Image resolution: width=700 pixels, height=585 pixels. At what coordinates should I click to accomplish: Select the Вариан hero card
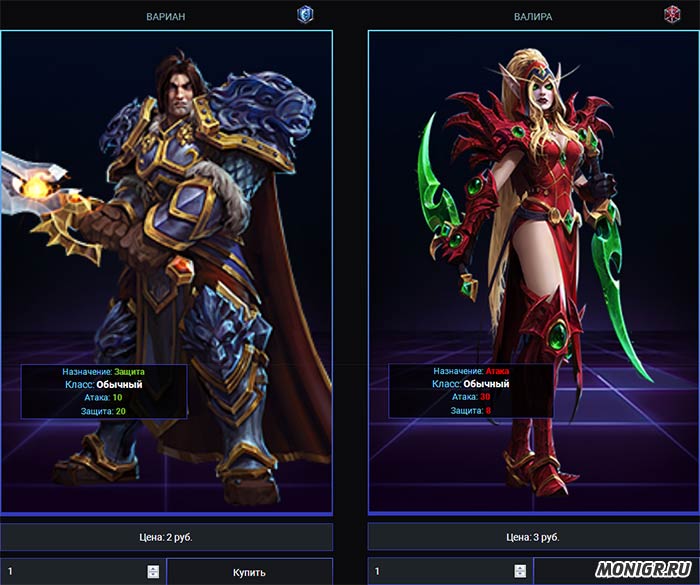pyautogui.click(x=166, y=270)
